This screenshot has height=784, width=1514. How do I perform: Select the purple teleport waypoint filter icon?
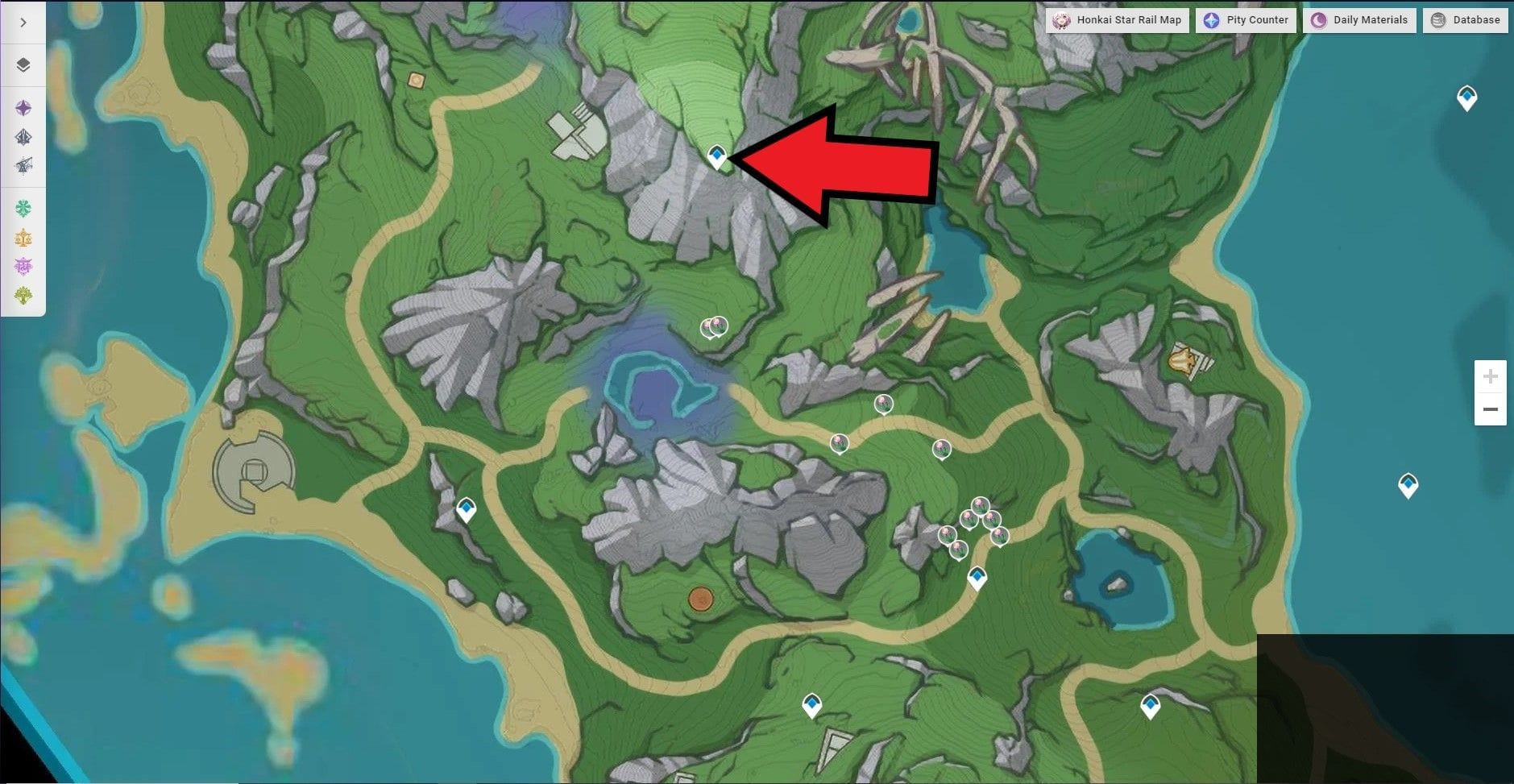(x=23, y=107)
